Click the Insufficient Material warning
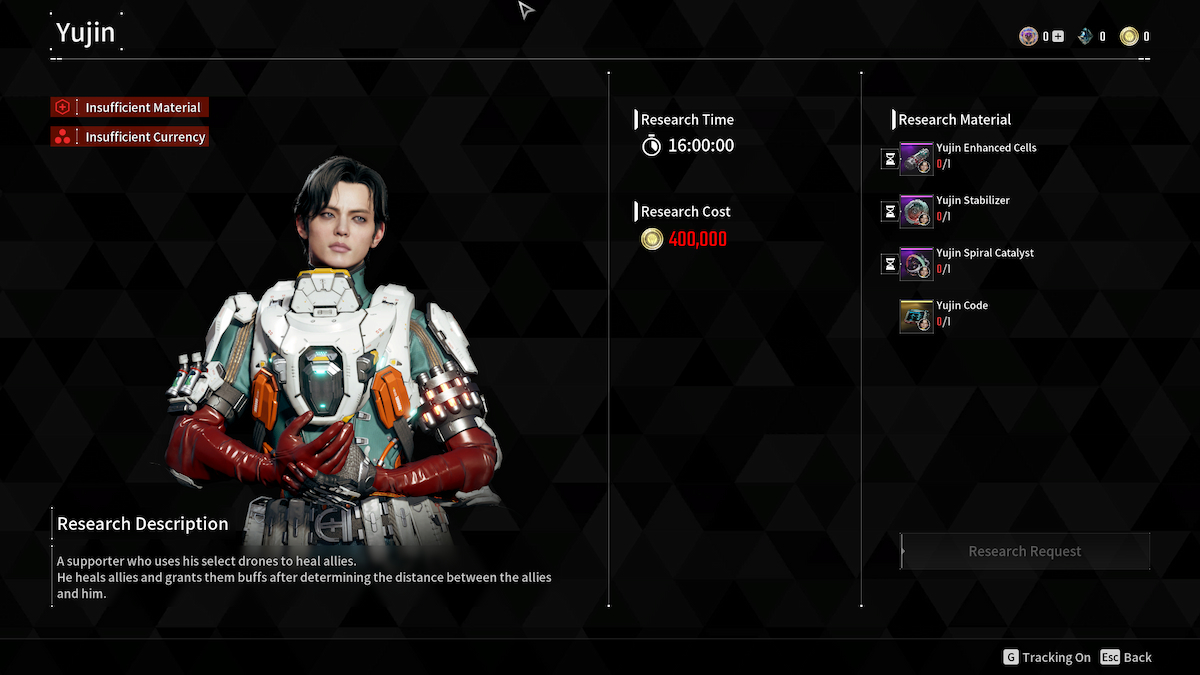The height and width of the screenshot is (675, 1200). pyautogui.click(x=130, y=107)
